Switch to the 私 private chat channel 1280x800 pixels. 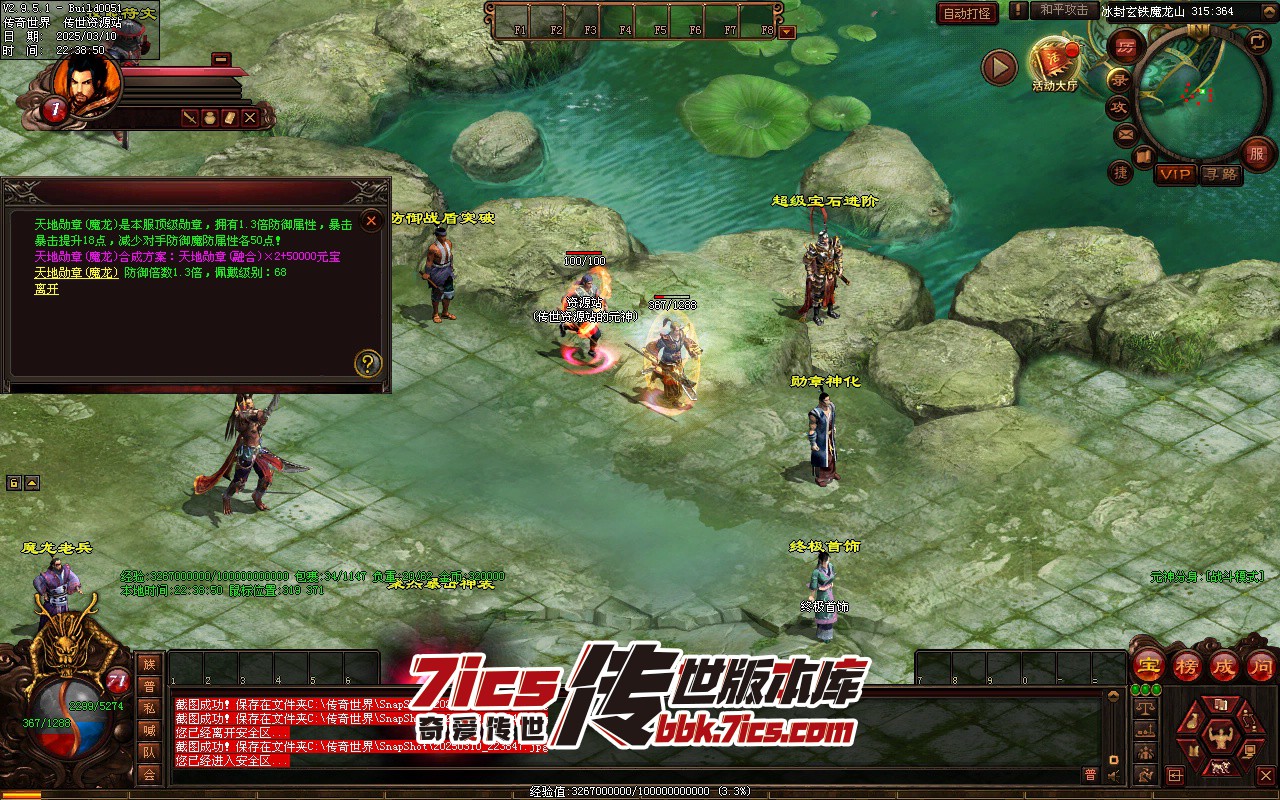coord(149,708)
